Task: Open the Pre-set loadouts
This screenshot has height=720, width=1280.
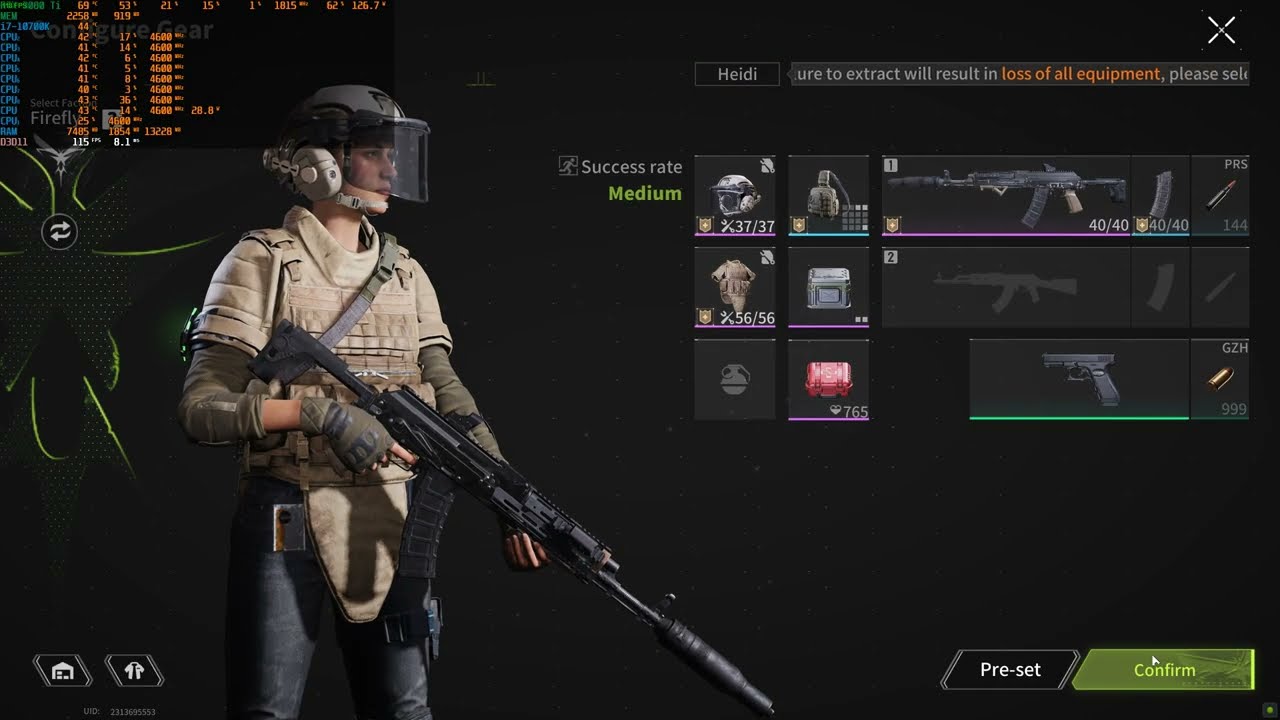Action: (x=1010, y=670)
